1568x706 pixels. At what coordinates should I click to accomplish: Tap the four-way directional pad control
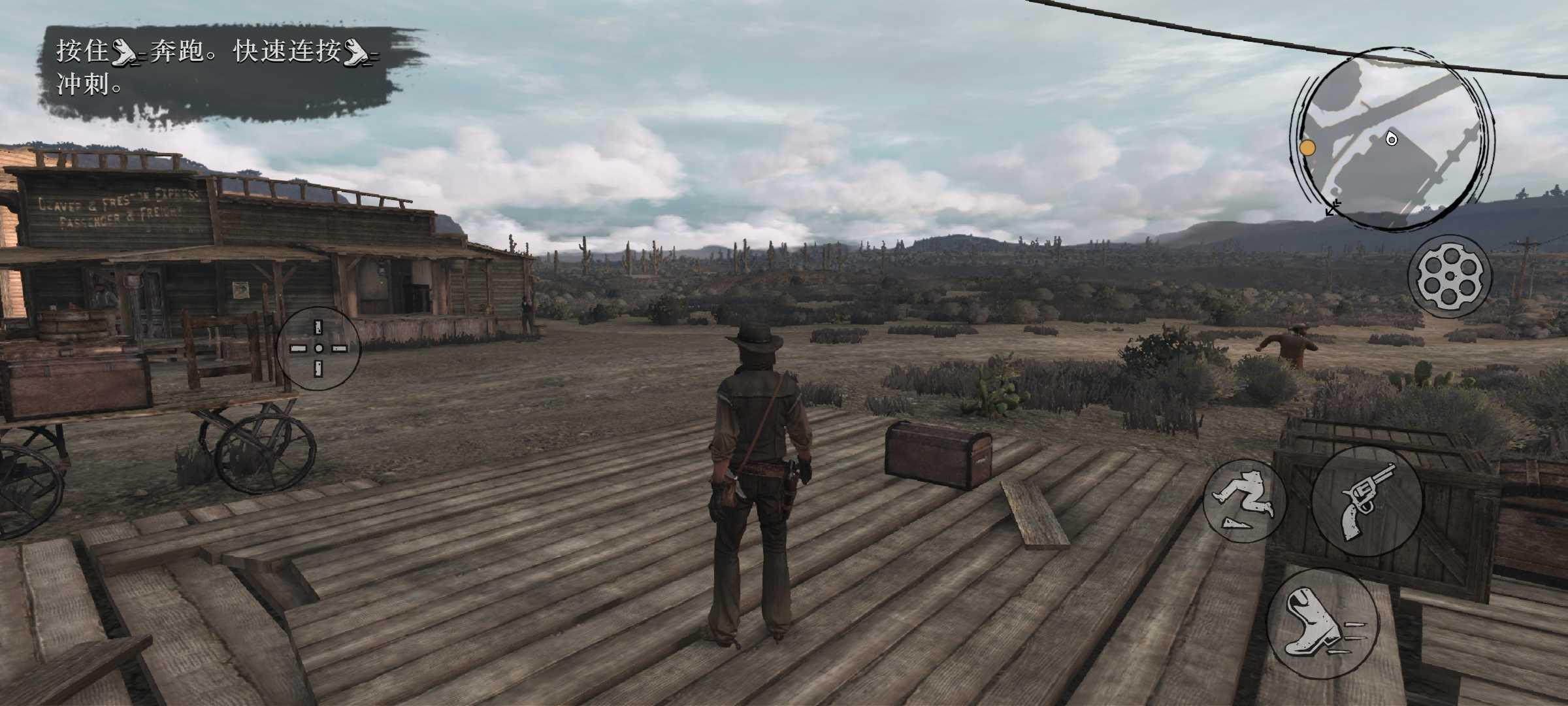(318, 348)
